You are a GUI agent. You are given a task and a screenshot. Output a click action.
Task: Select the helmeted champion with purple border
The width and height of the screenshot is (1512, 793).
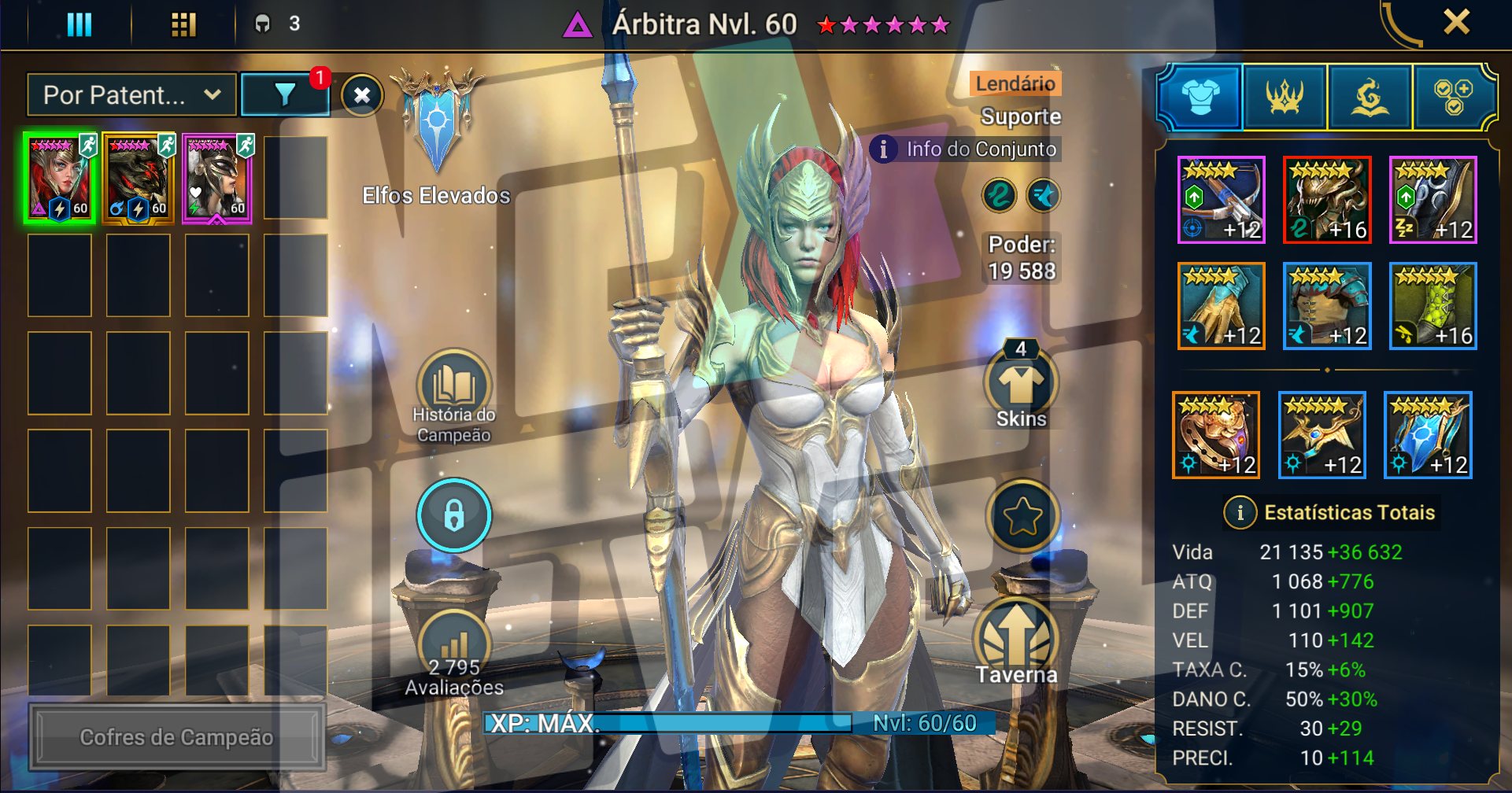[217, 179]
